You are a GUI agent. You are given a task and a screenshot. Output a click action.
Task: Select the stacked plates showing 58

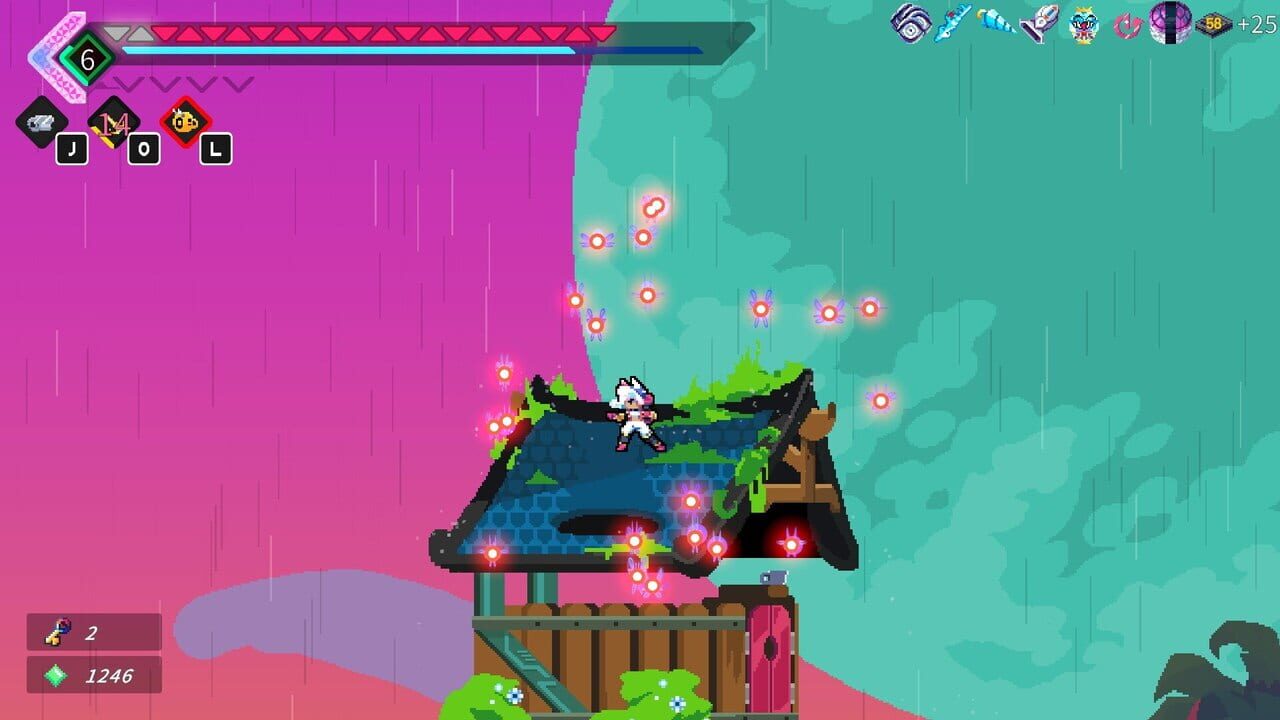[x=1213, y=25]
